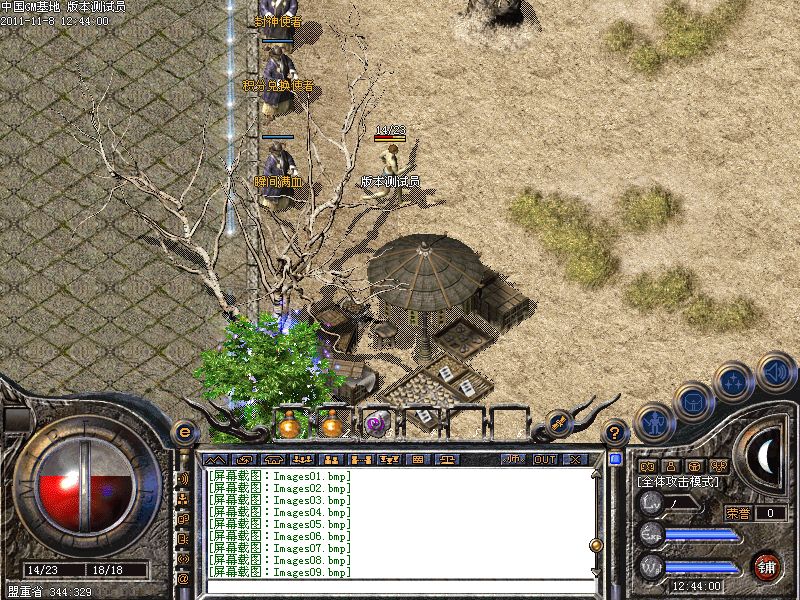Click the OUT button above the chat
800x600 pixels.
(x=545, y=459)
